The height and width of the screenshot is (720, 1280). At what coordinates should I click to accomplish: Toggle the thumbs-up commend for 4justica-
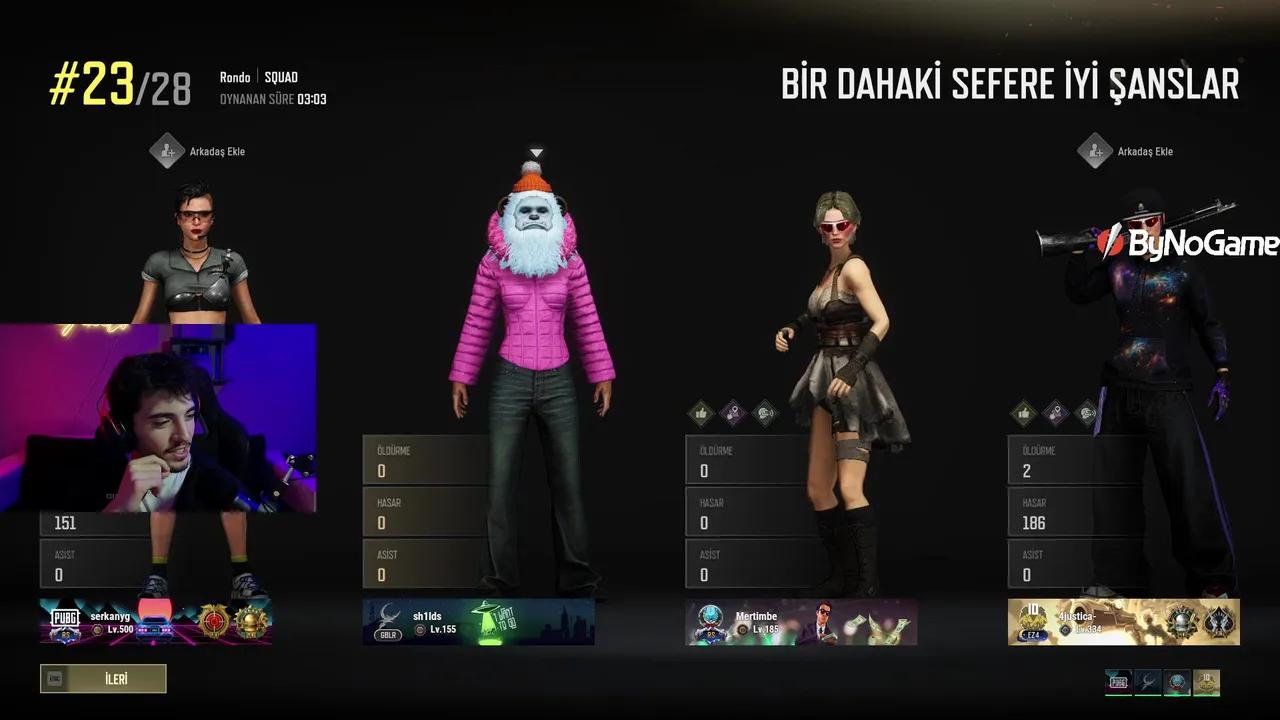tap(1022, 413)
